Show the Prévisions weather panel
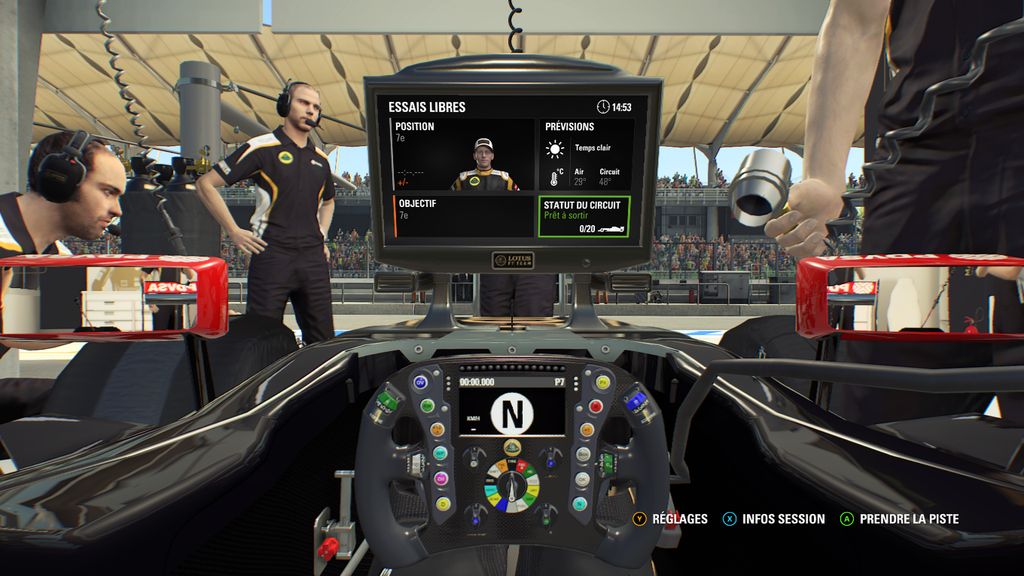1024x576 pixels. tap(587, 155)
